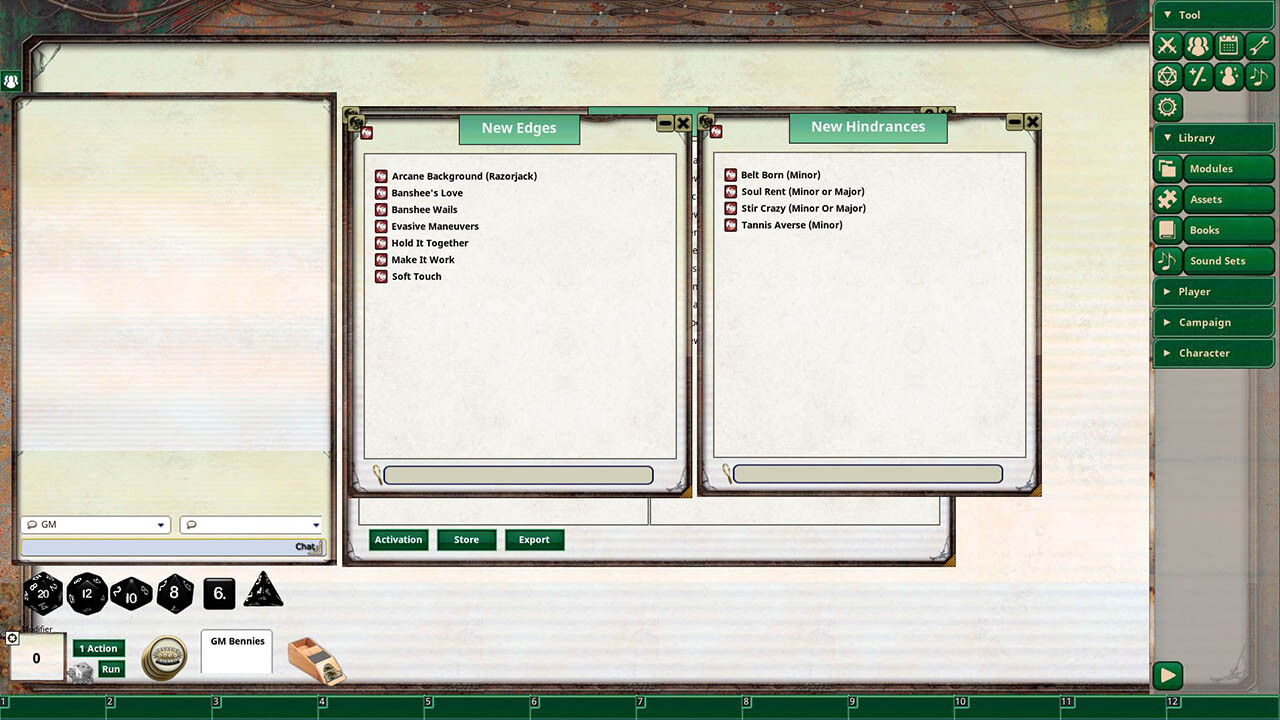Open the Options gear icon
1280x720 pixels.
[x=1167, y=107]
